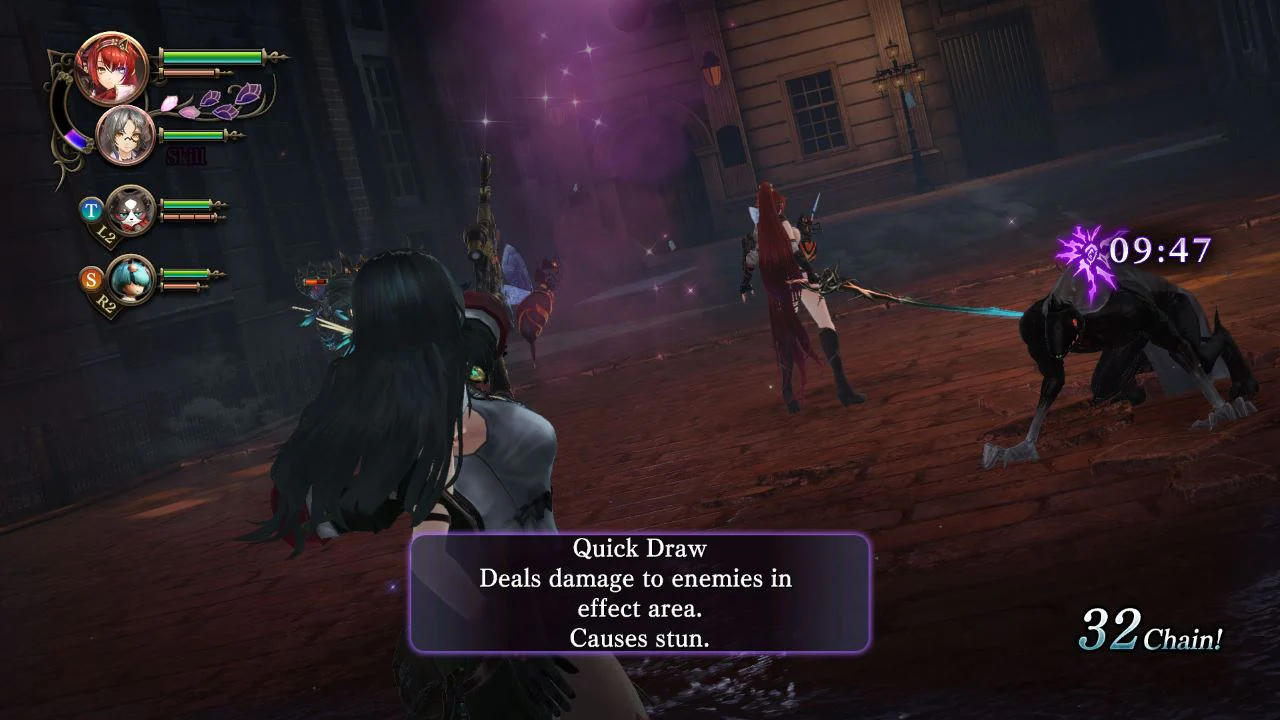This screenshot has width=1280, height=720.
Task: Select the red-haired heroine's portrait icon
Action: [x=113, y=70]
